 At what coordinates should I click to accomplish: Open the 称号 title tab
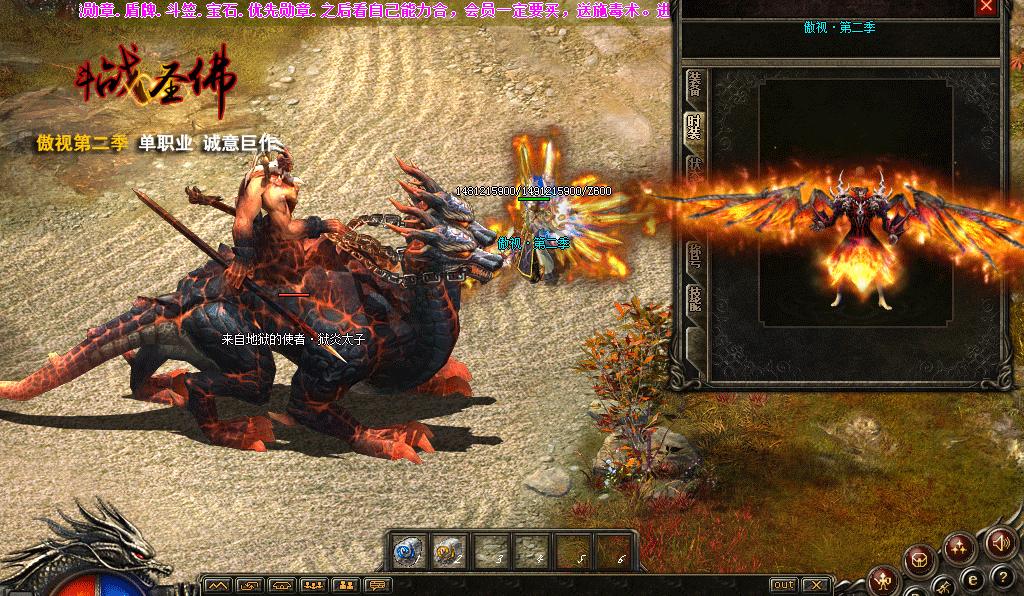click(x=692, y=258)
